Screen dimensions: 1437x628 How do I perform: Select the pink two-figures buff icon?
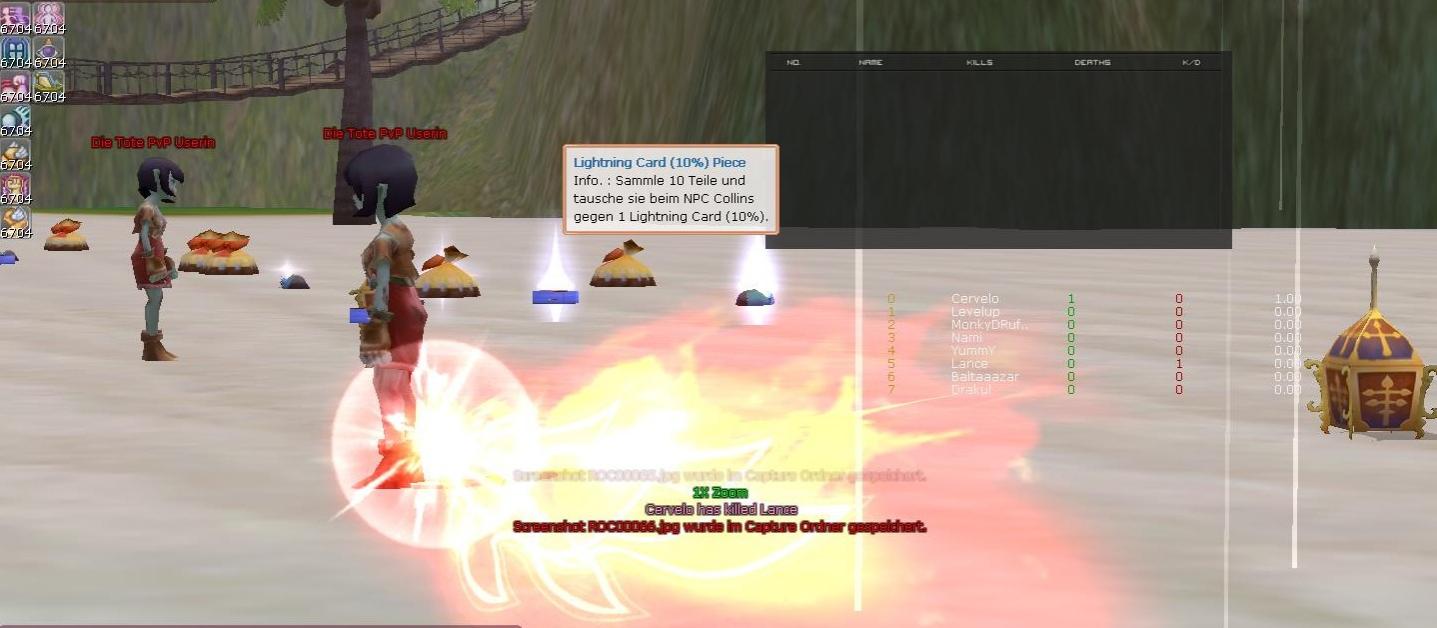tap(49, 15)
